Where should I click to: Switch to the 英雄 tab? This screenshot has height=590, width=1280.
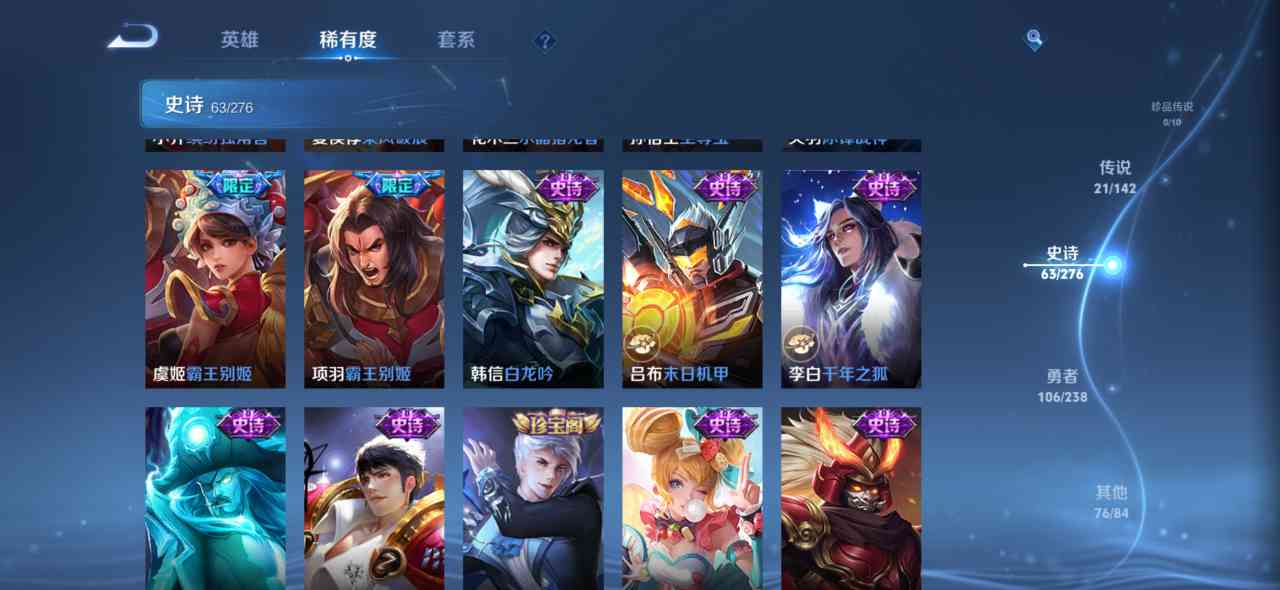pyautogui.click(x=240, y=40)
